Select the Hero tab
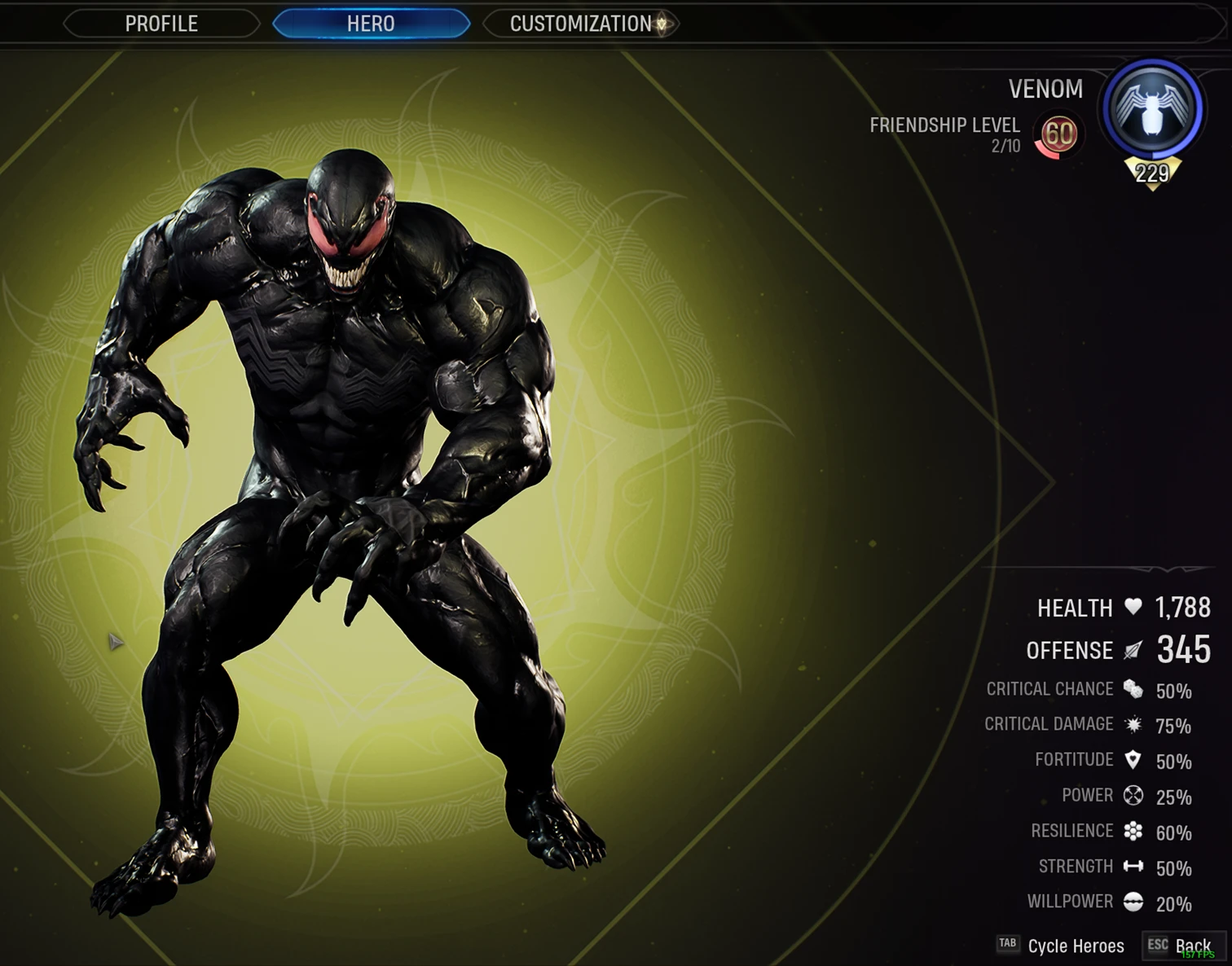 coord(371,24)
